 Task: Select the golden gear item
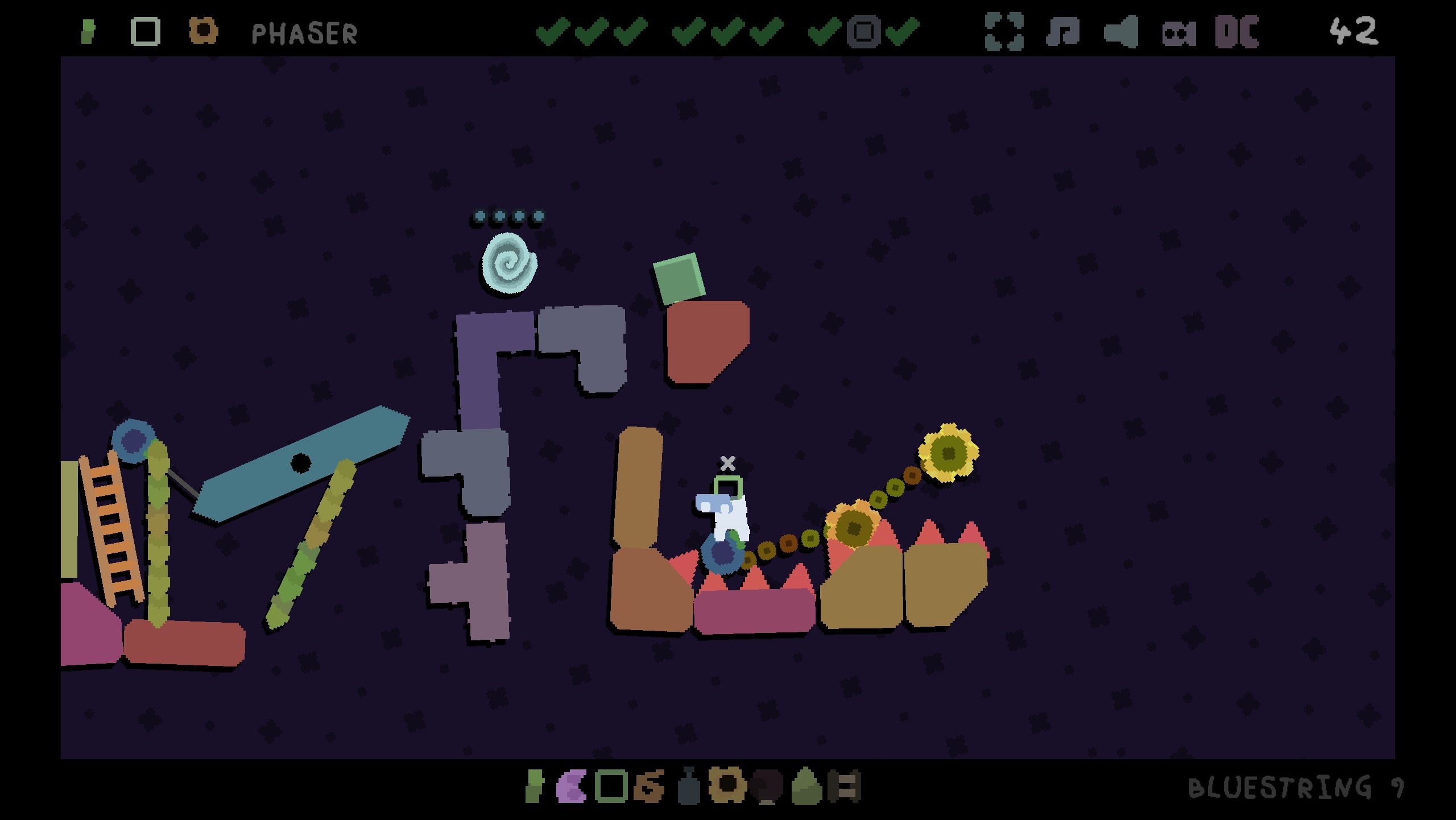[x=726, y=786]
